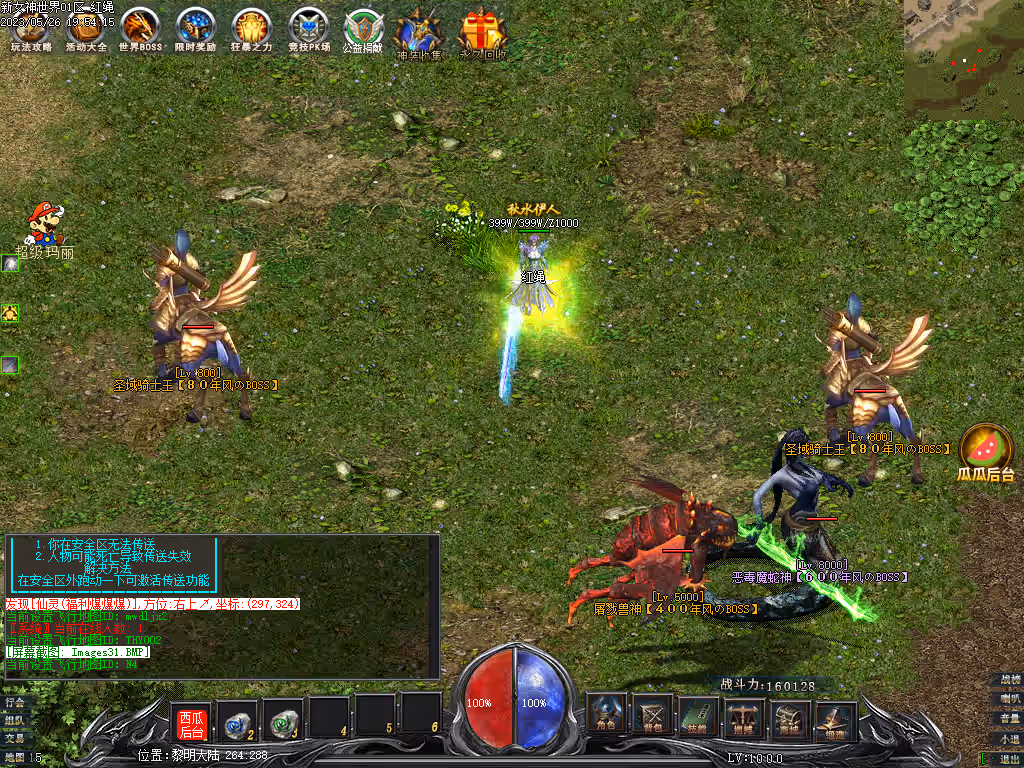Viewport: 1024px width, 768px height.
Task: Use the blue rune stone in slot 2
Action: click(237, 718)
